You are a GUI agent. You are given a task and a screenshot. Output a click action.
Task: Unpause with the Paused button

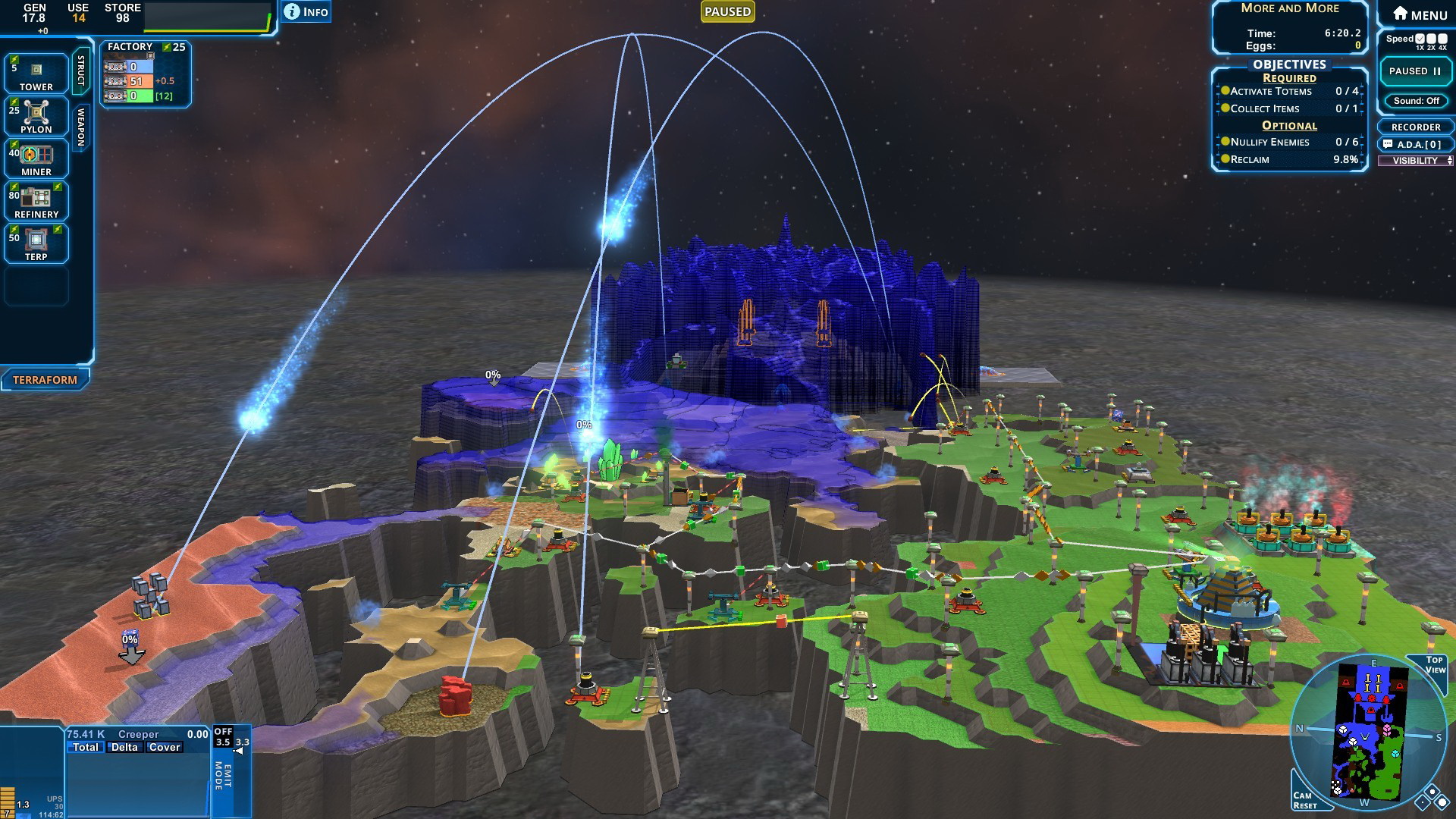pos(1415,71)
